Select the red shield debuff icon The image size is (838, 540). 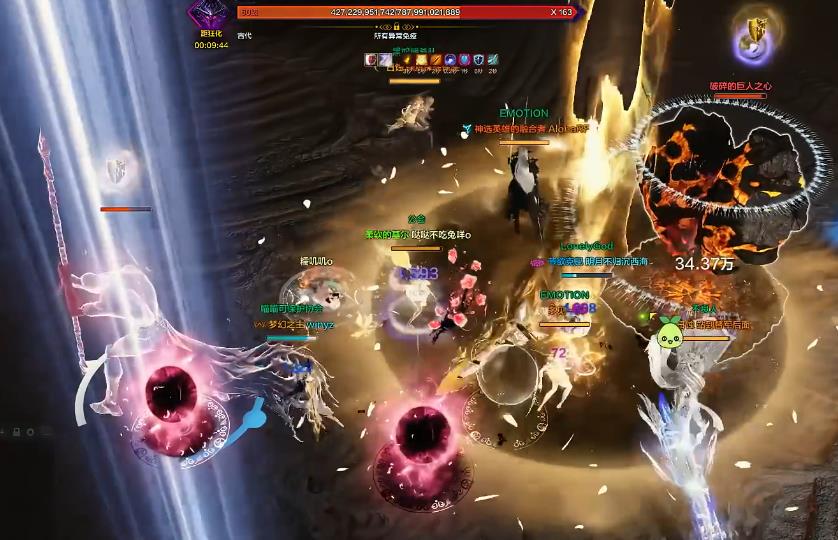372,60
